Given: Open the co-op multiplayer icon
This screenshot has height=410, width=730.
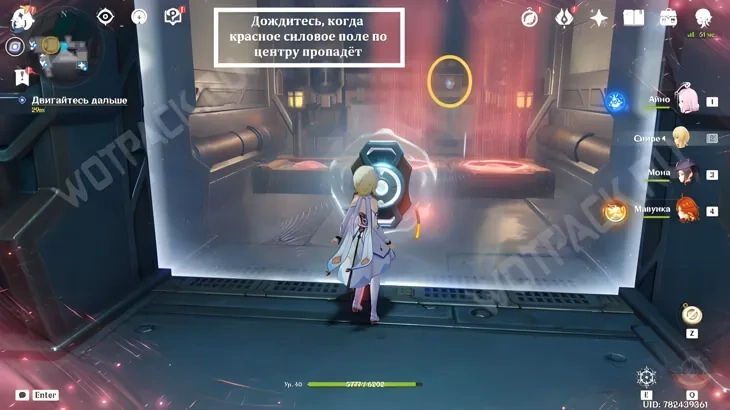Looking at the screenshot, I should [703, 17].
